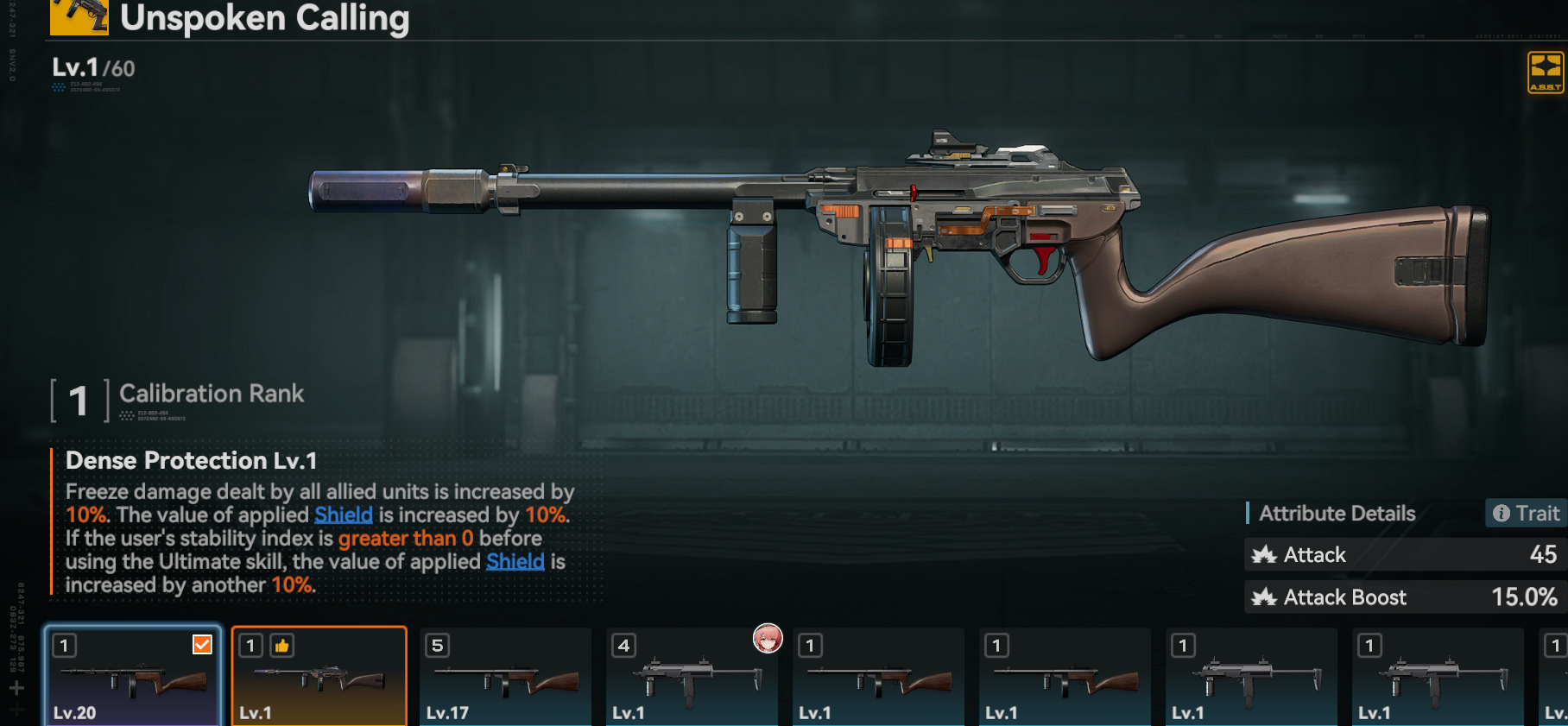Select the Lv.20 equipped weapon tile
The height and width of the screenshot is (726, 1568).
133,677
